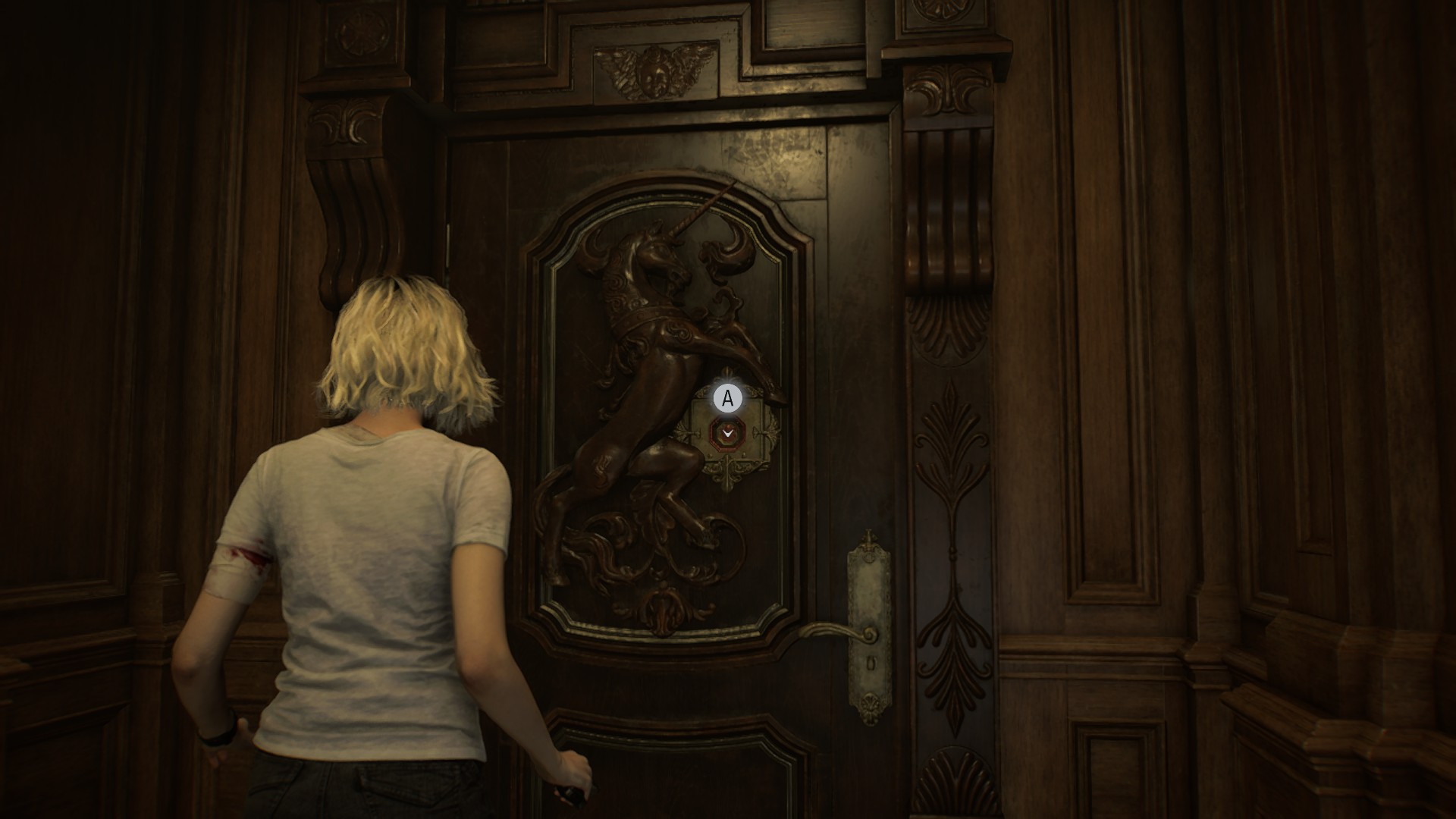Select the chevron interaction marker on the door
Image resolution: width=1456 pixels, height=819 pixels.
727,433
